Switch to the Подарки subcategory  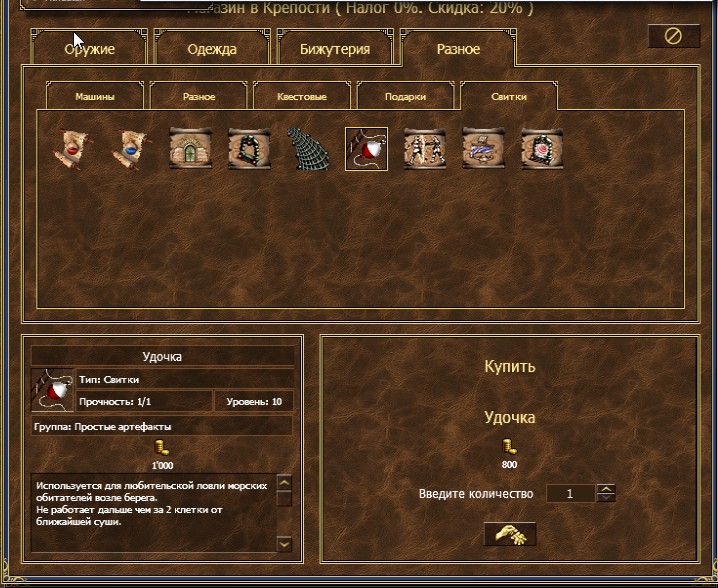(405, 97)
